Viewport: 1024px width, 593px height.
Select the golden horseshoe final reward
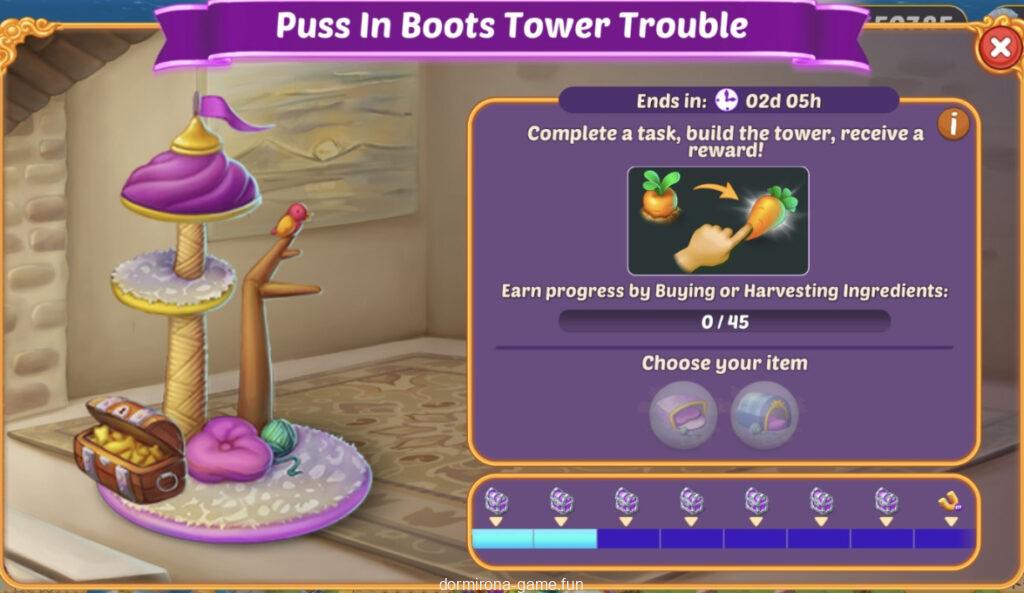(949, 502)
